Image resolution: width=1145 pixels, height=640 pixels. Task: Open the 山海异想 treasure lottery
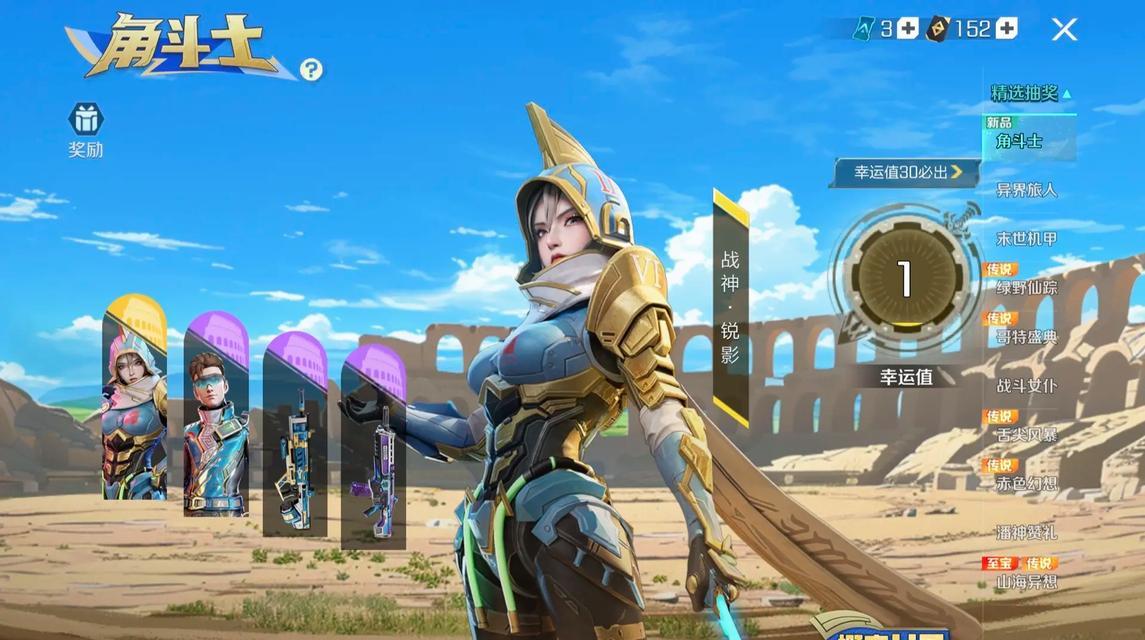(x=1026, y=581)
